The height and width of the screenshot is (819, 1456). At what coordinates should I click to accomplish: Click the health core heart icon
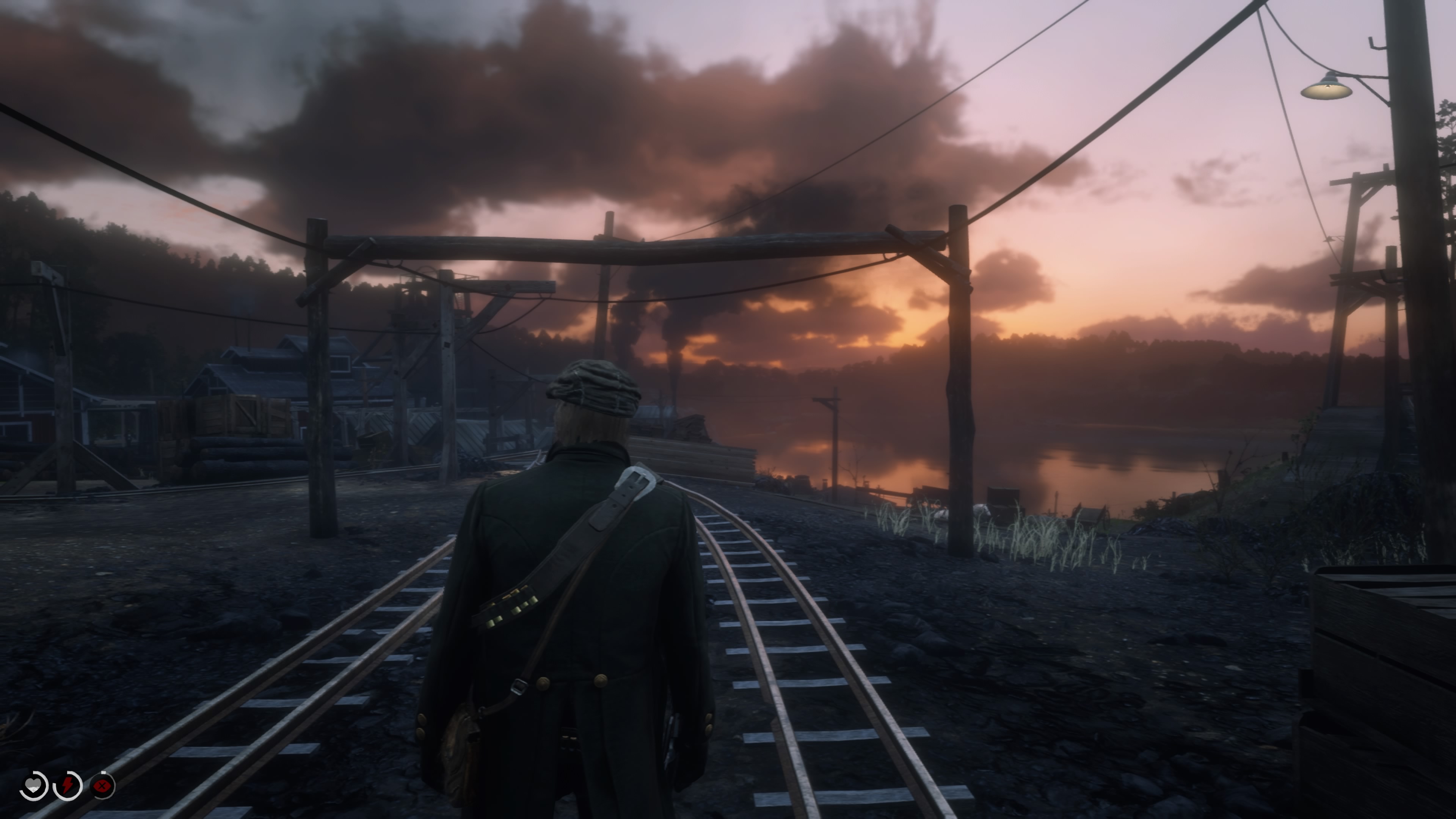click(x=33, y=786)
